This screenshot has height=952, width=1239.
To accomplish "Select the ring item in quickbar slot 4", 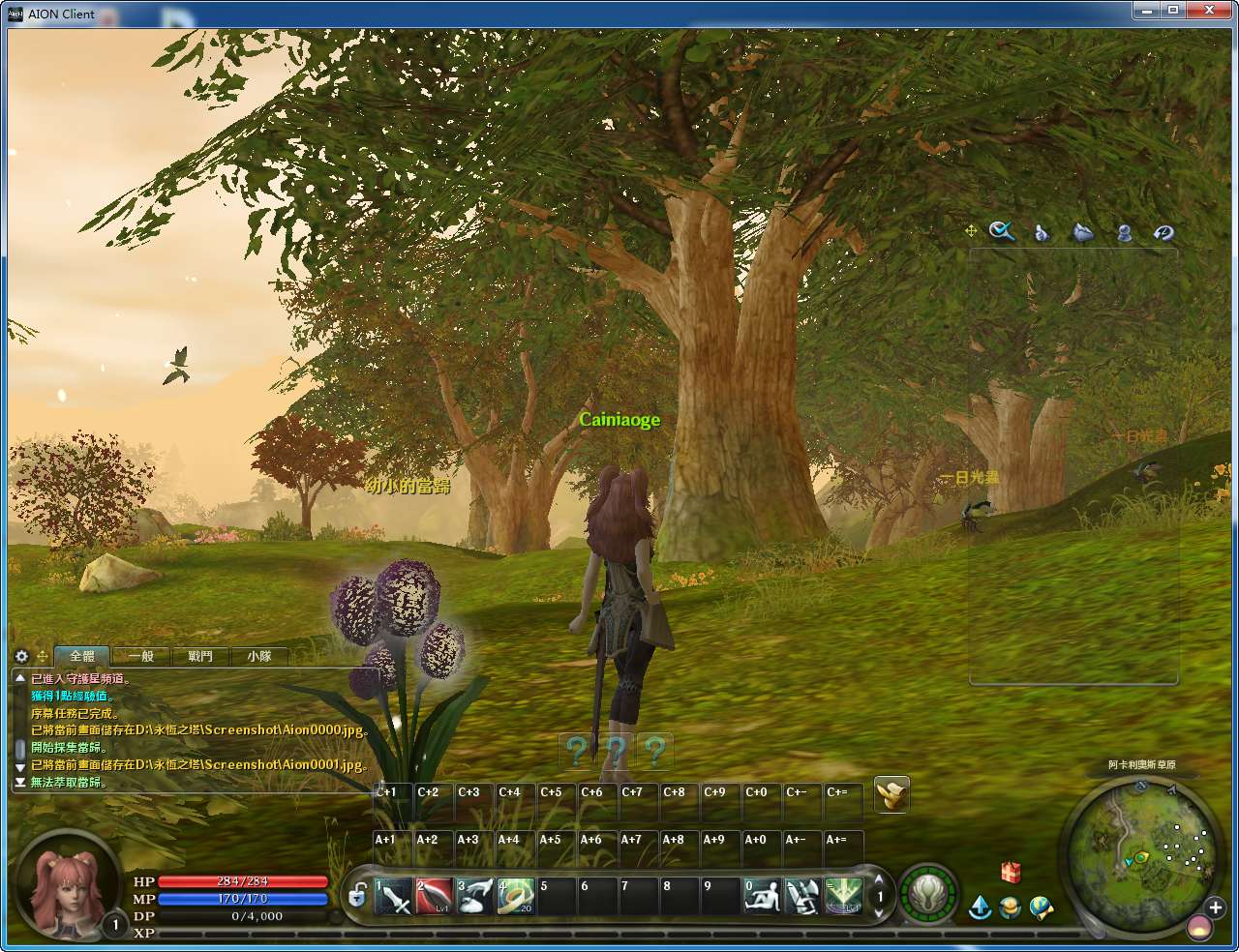I will click(x=516, y=895).
